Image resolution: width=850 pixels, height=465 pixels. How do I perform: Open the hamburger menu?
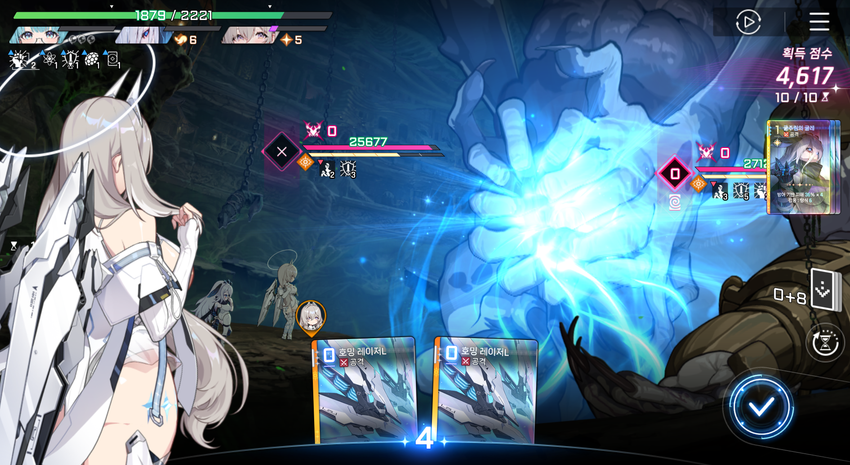[819, 22]
